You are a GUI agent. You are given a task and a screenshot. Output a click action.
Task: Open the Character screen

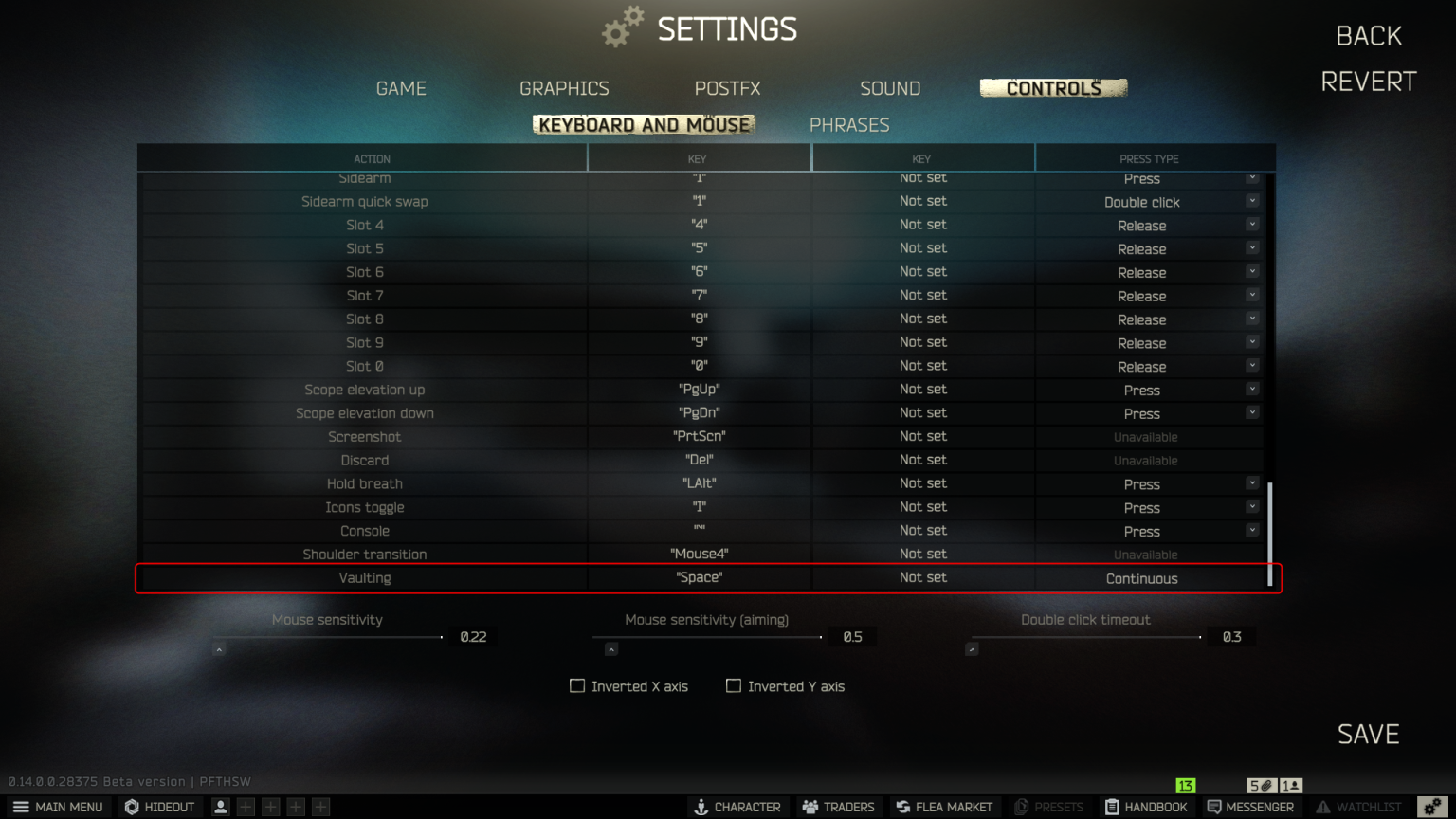[737, 807]
